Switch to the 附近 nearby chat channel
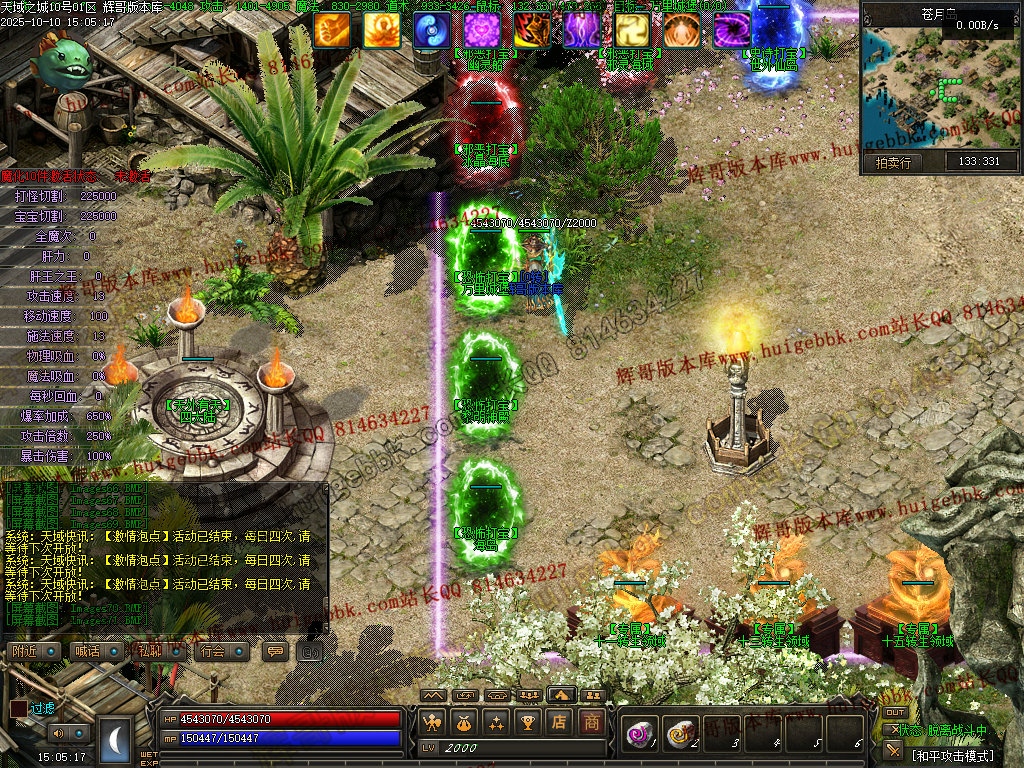Image resolution: width=1024 pixels, height=768 pixels. 27,651
